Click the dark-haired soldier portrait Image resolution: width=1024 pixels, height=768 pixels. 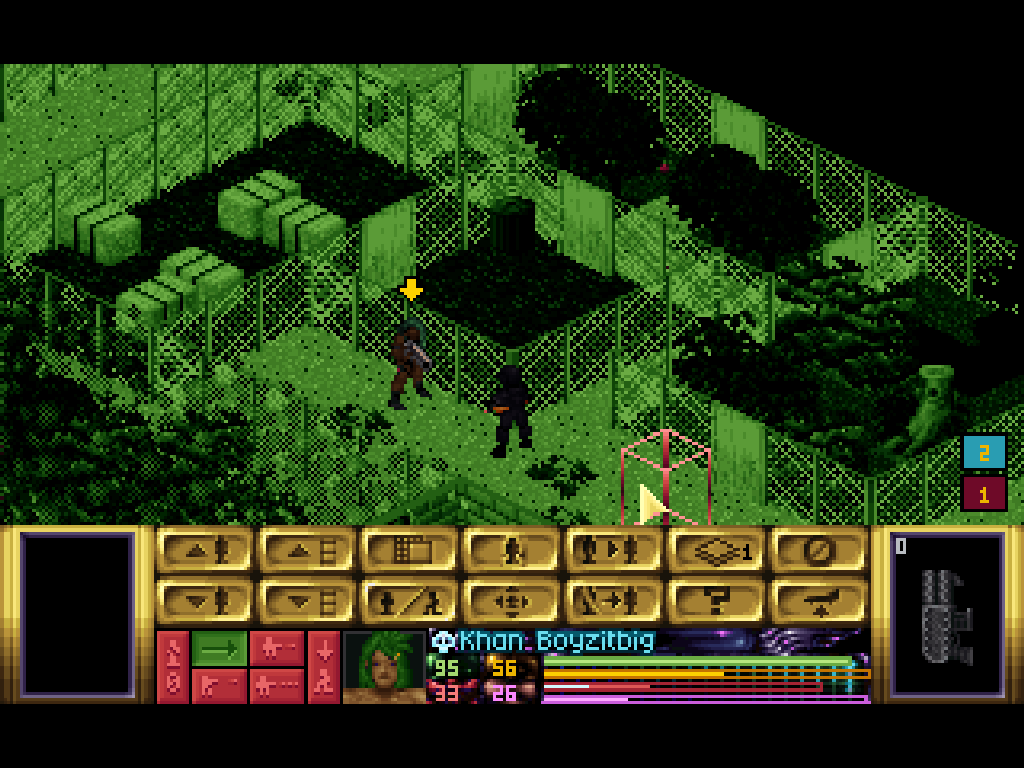[x=383, y=666]
